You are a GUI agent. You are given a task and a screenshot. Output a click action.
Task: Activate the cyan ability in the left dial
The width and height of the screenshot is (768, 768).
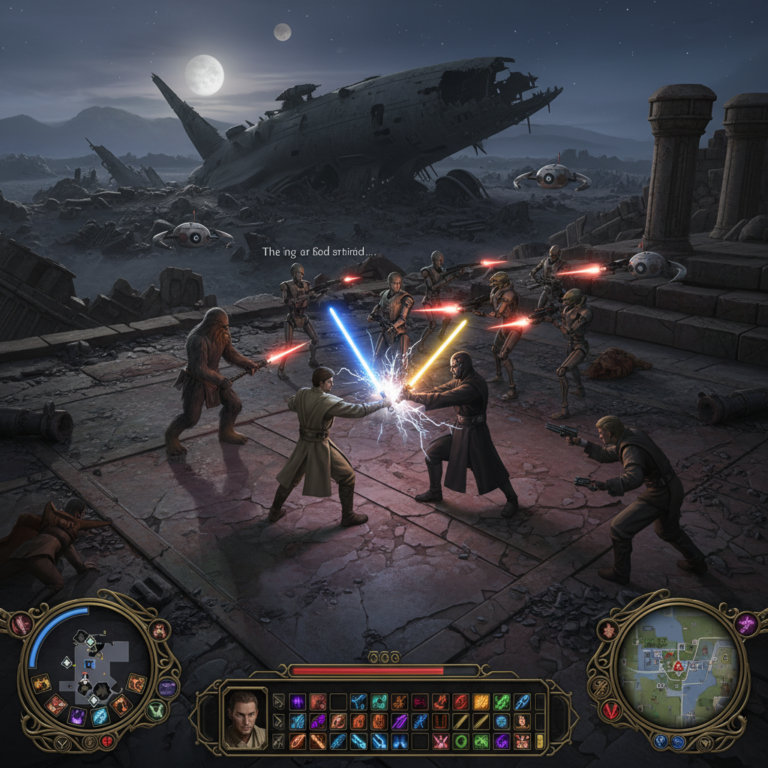(100, 716)
